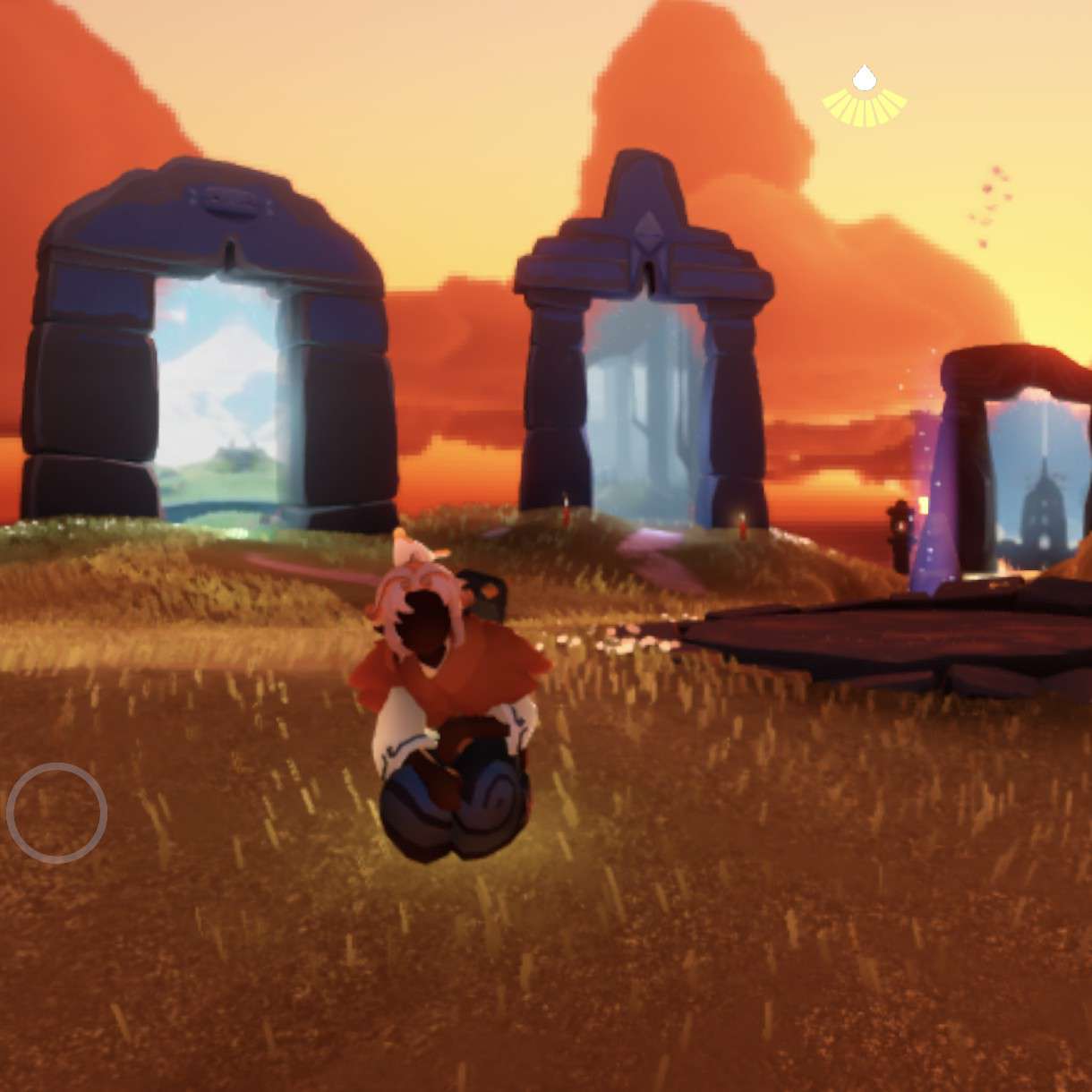Screen dimensions: 1092x1092
Task: Tap the virtual joystick circle
Action: pyautogui.click(x=56, y=813)
